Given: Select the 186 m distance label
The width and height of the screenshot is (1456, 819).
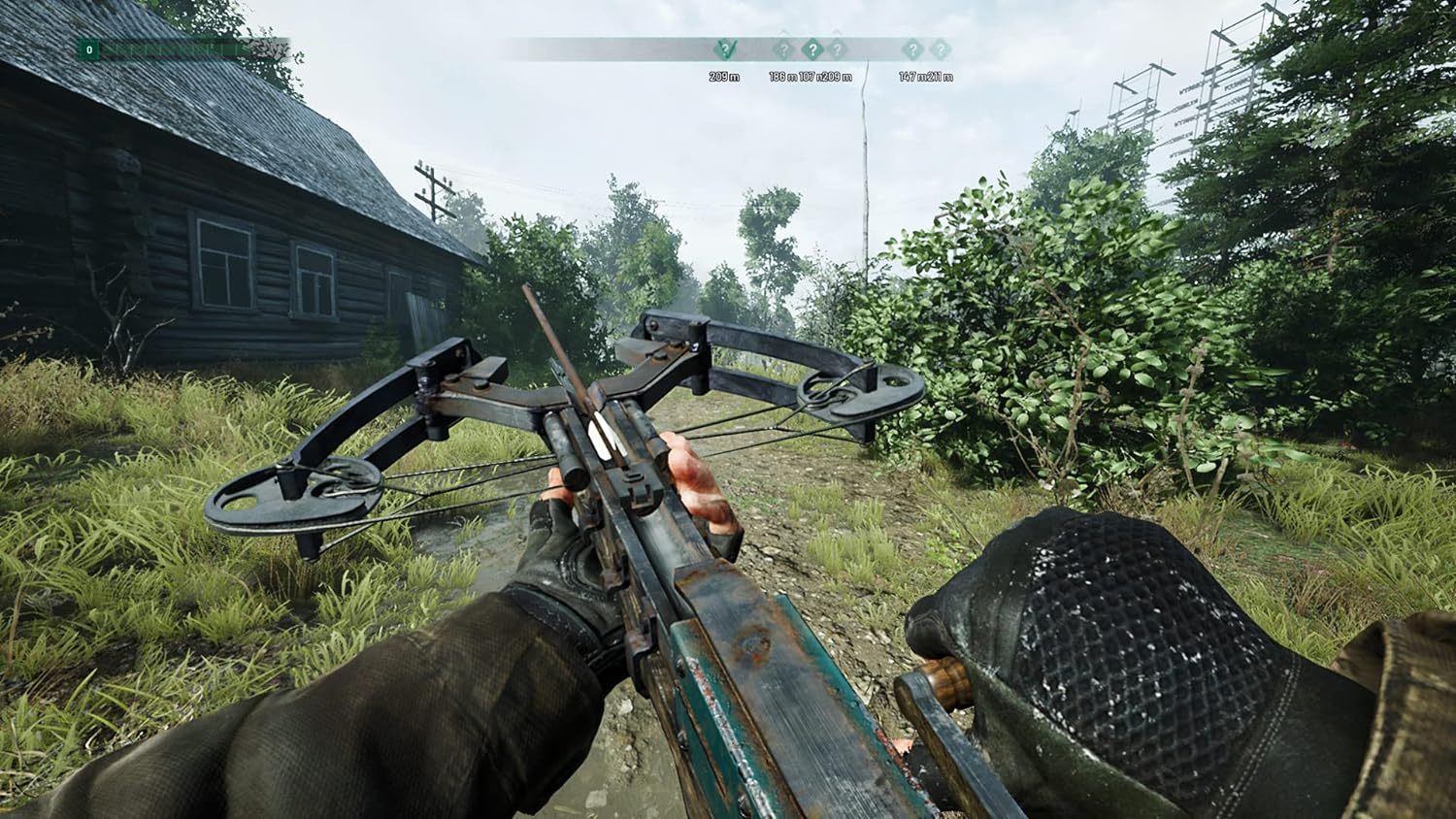Looking at the screenshot, I should 784,75.
